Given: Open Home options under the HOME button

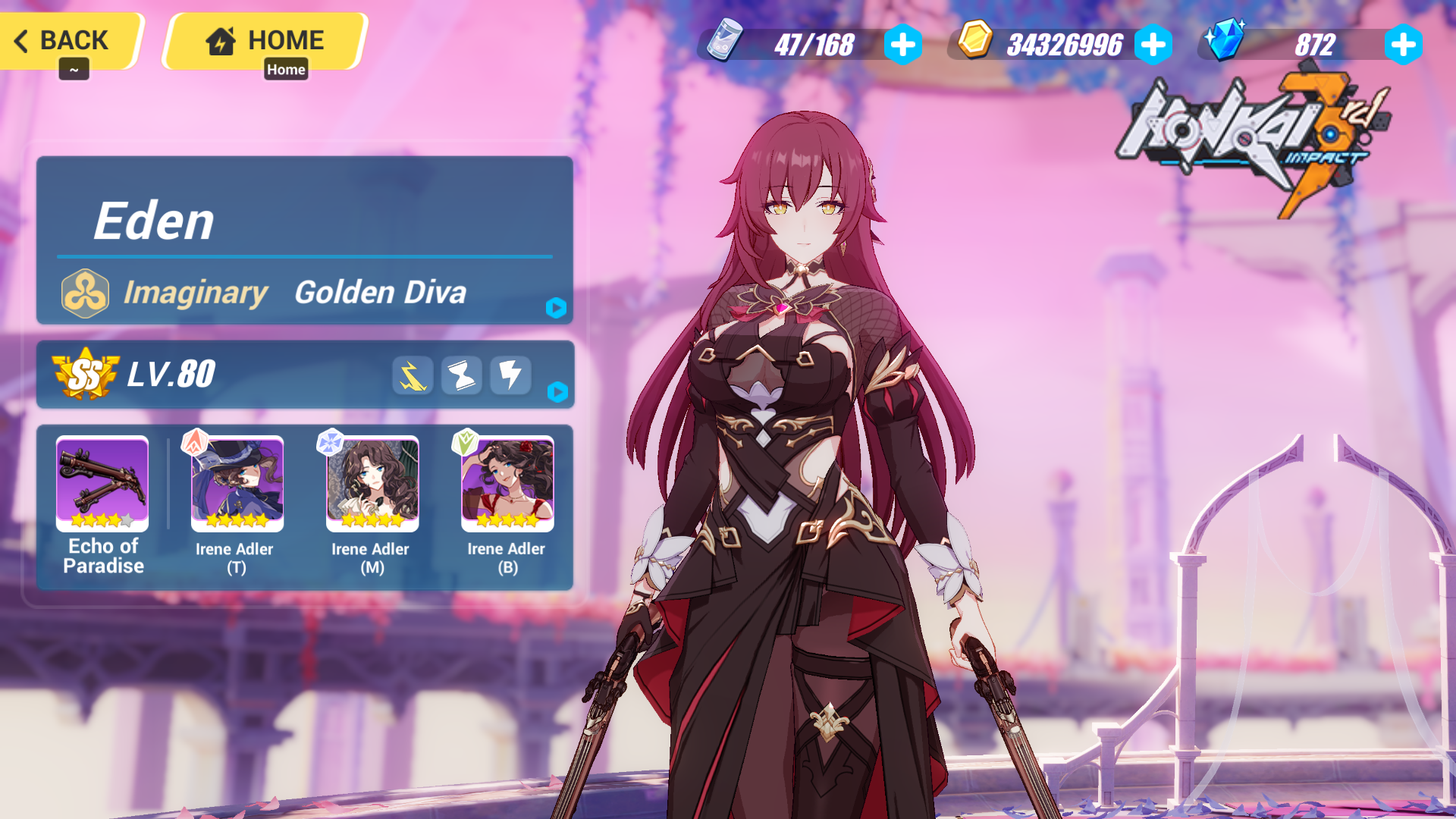Looking at the screenshot, I should 286,69.
